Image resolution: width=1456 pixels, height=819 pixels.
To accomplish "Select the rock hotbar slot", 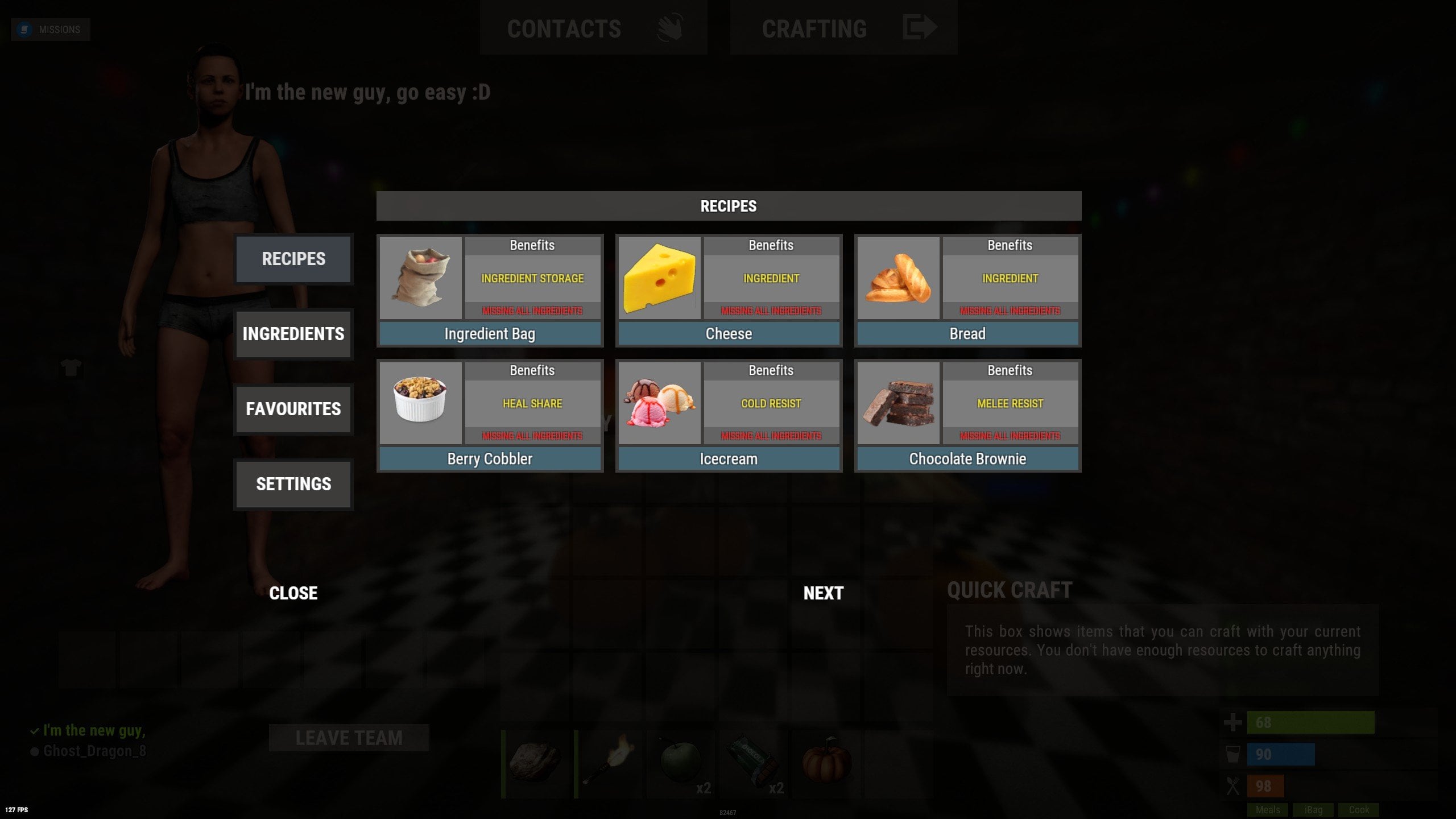I will point(536,762).
